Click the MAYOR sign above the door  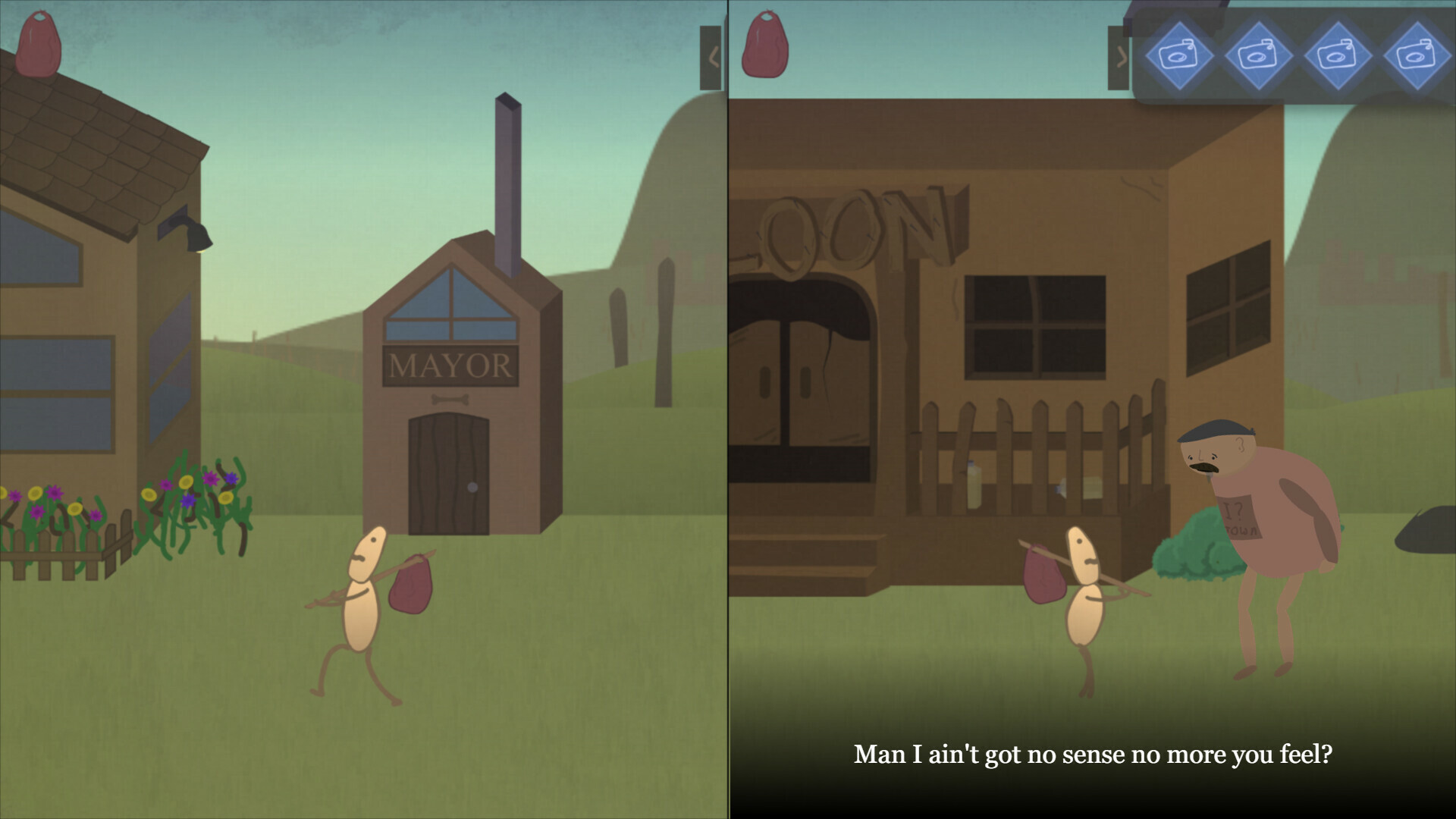pos(450,366)
